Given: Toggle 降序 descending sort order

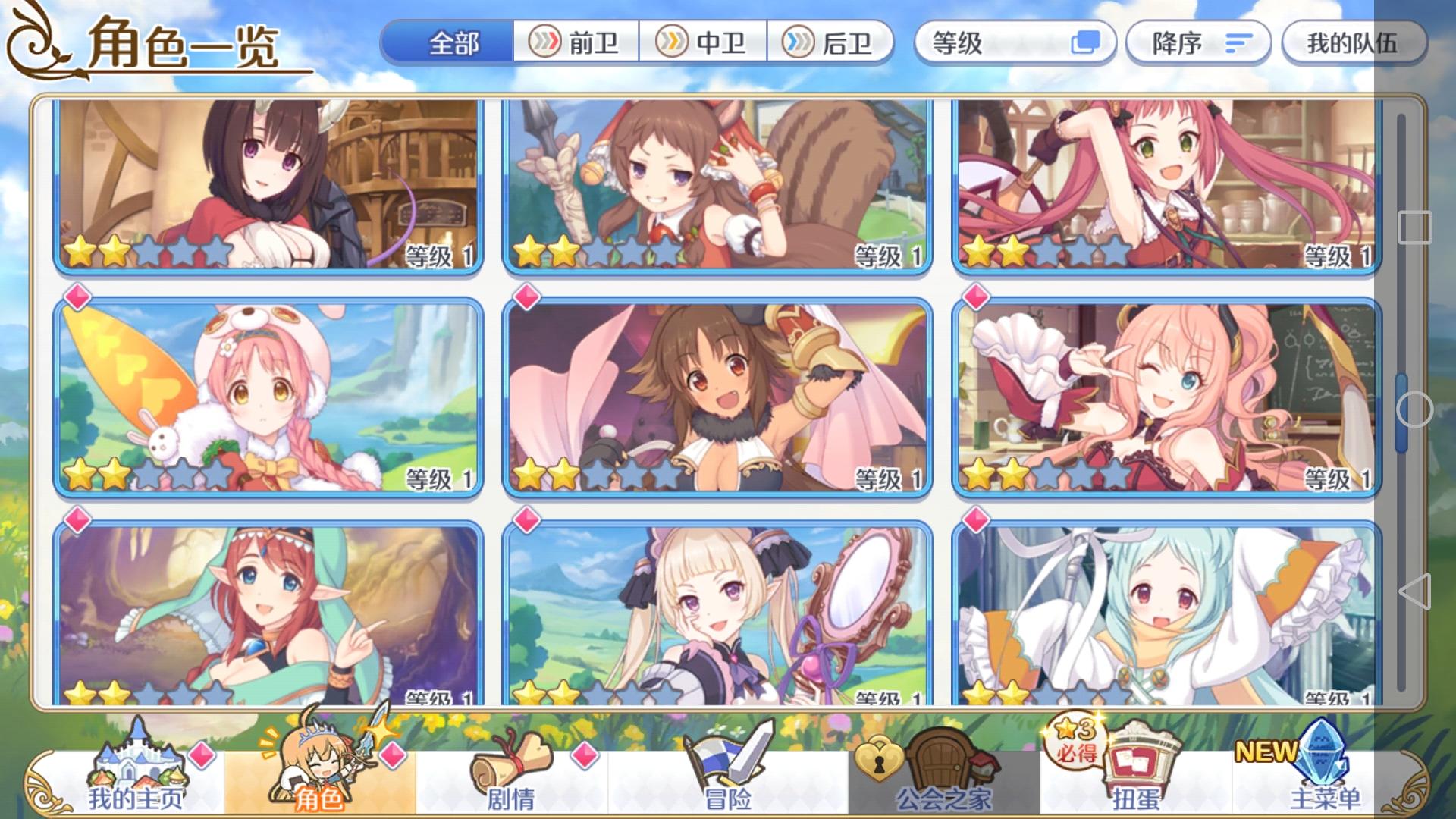Looking at the screenshot, I should pyautogui.click(x=1197, y=45).
